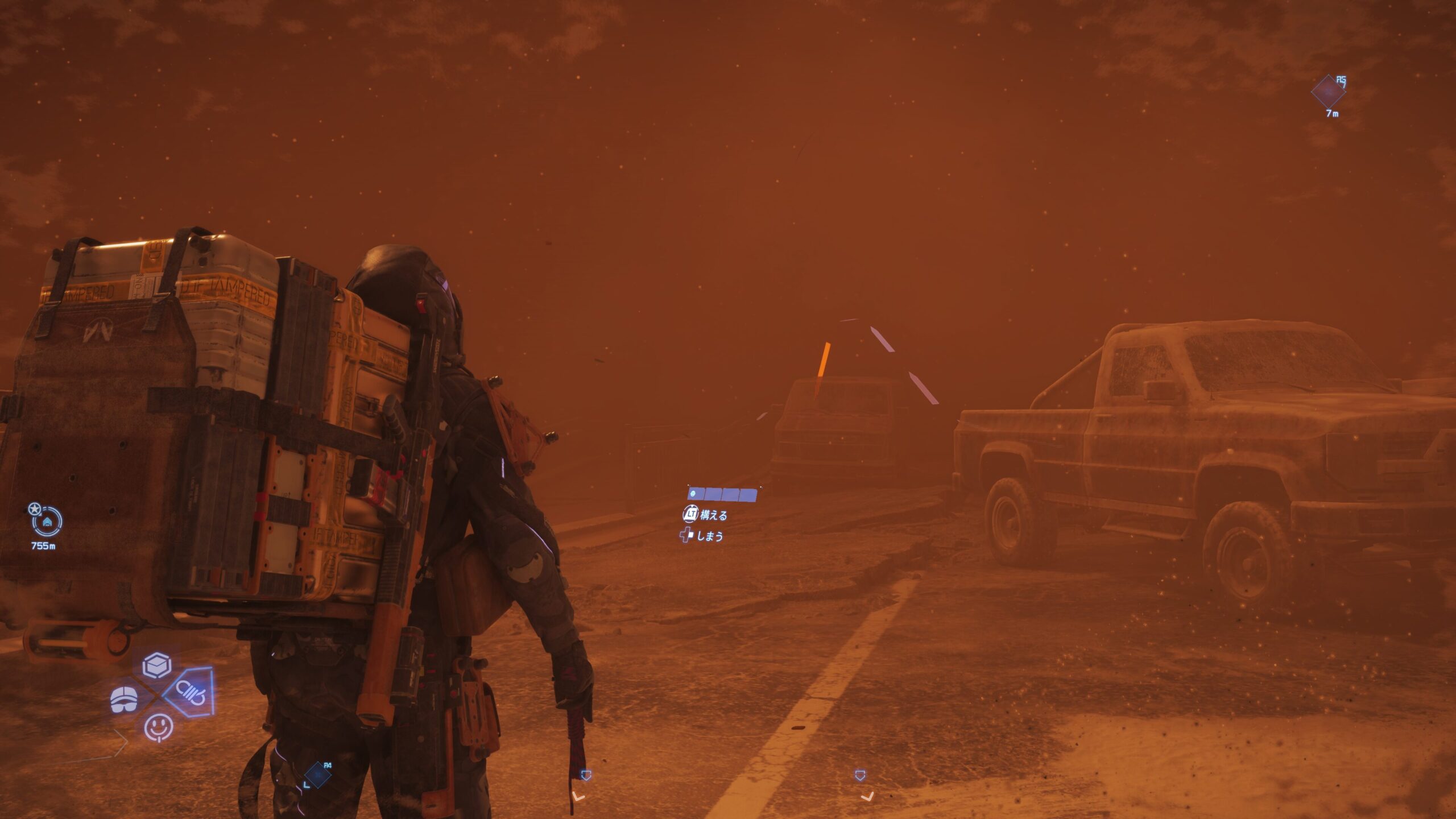
Task: Open the boots equipment slot
Action: point(124,699)
